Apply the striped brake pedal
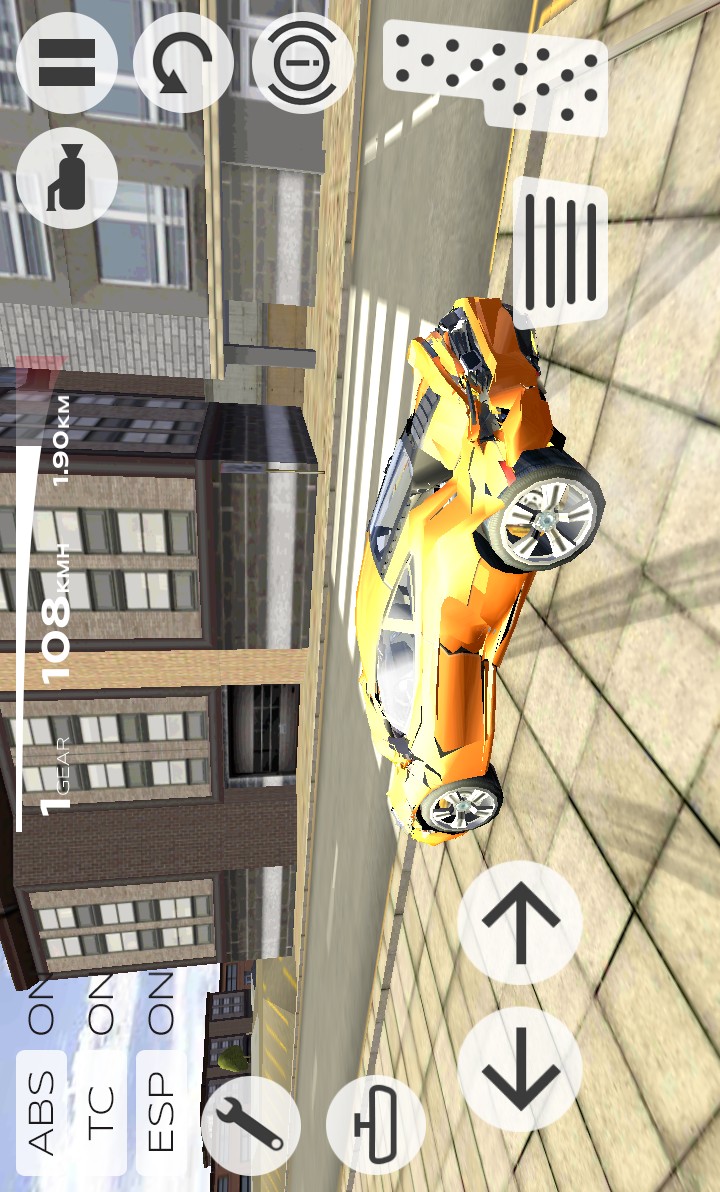The height and width of the screenshot is (1192, 720). pos(560,253)
